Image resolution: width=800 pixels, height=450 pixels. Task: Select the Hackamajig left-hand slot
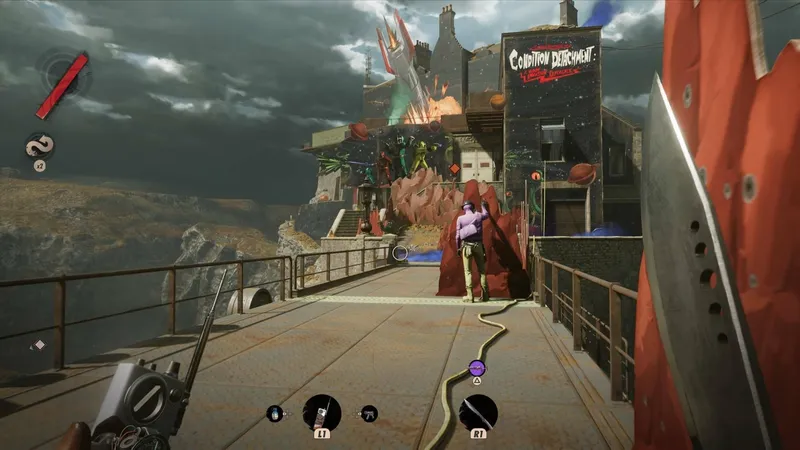[322, 411]
